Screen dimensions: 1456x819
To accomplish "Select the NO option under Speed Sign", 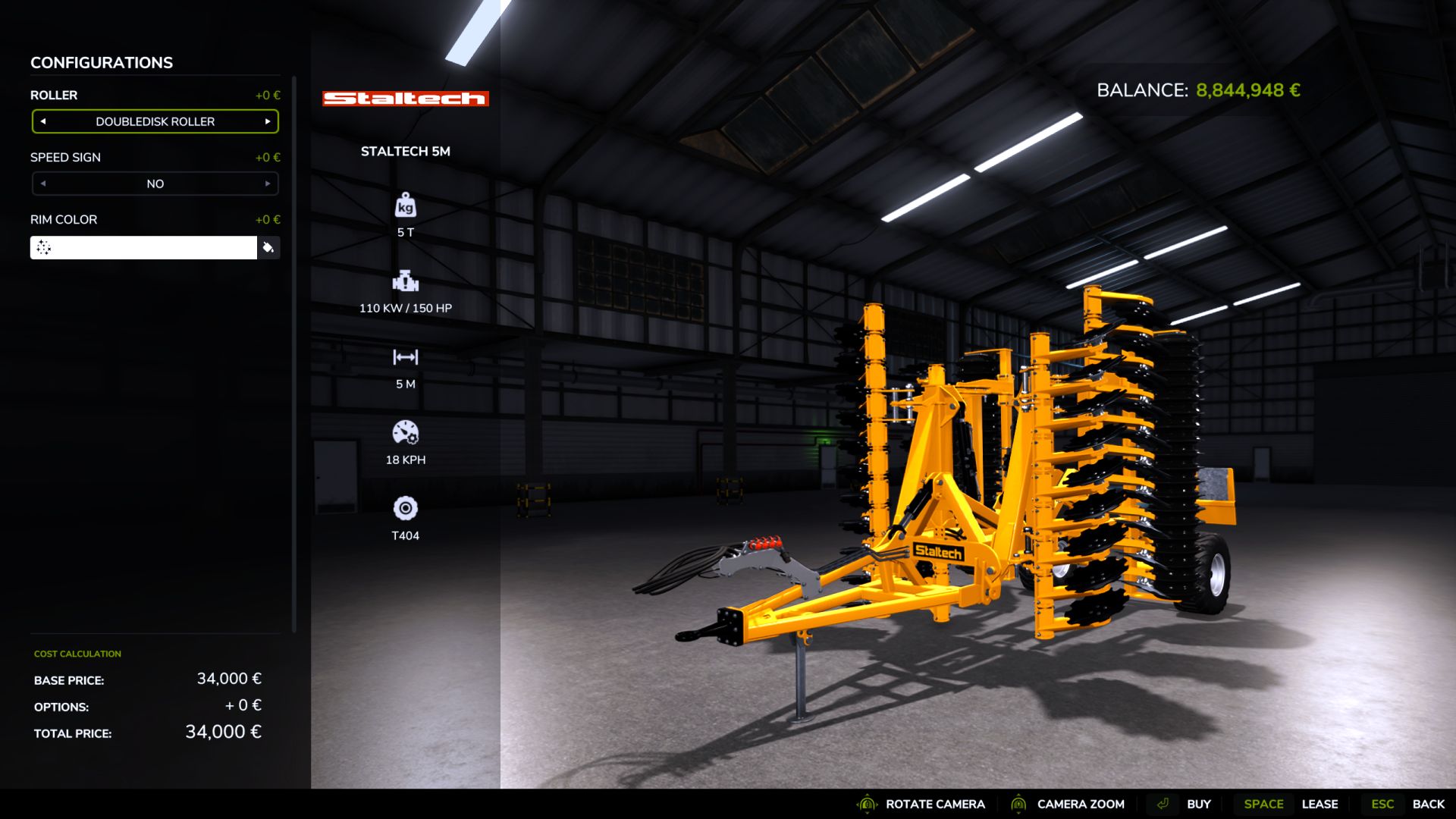I will click(x=155, y=184).
